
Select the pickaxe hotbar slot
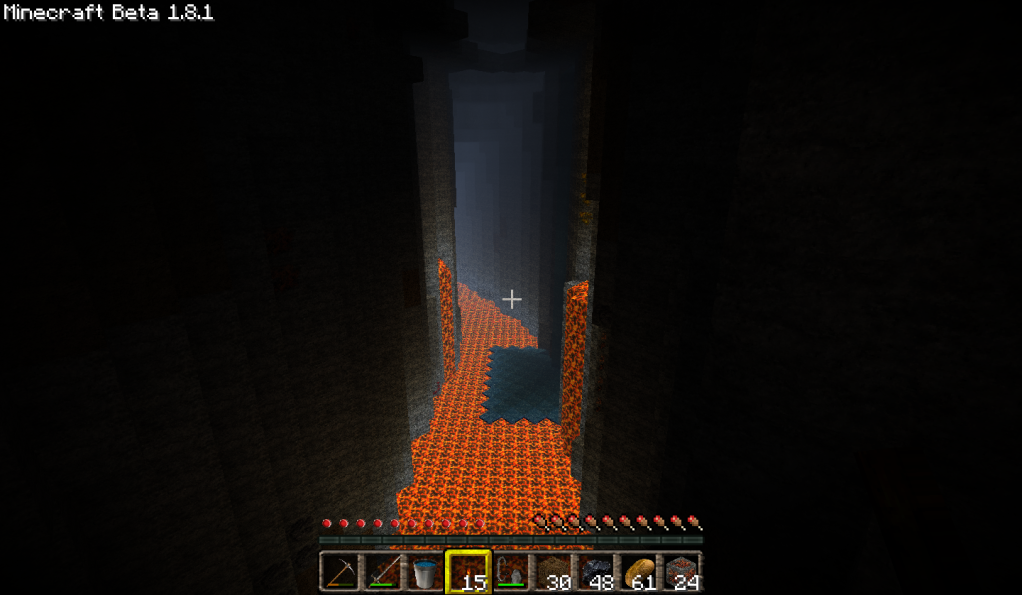click(339, 572)
